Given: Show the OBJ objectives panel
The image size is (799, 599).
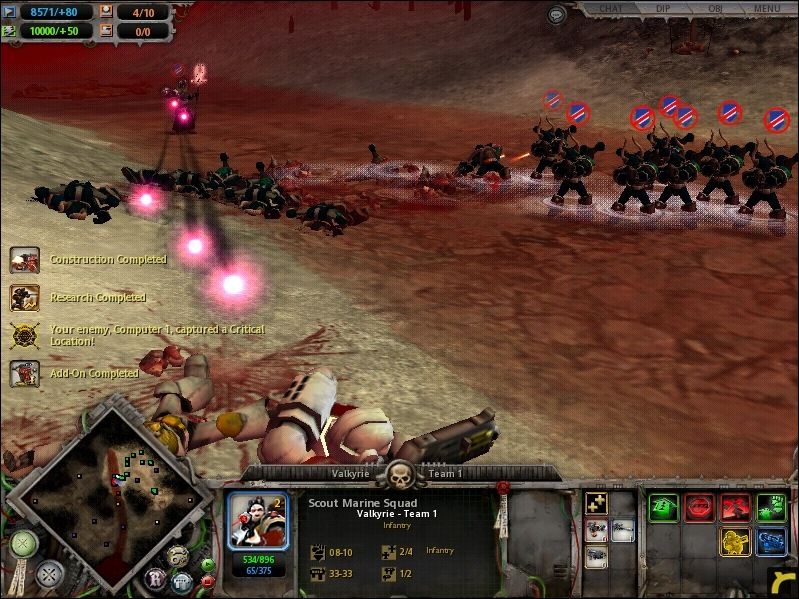Looking at the screenshot, I should click(715, 9).
